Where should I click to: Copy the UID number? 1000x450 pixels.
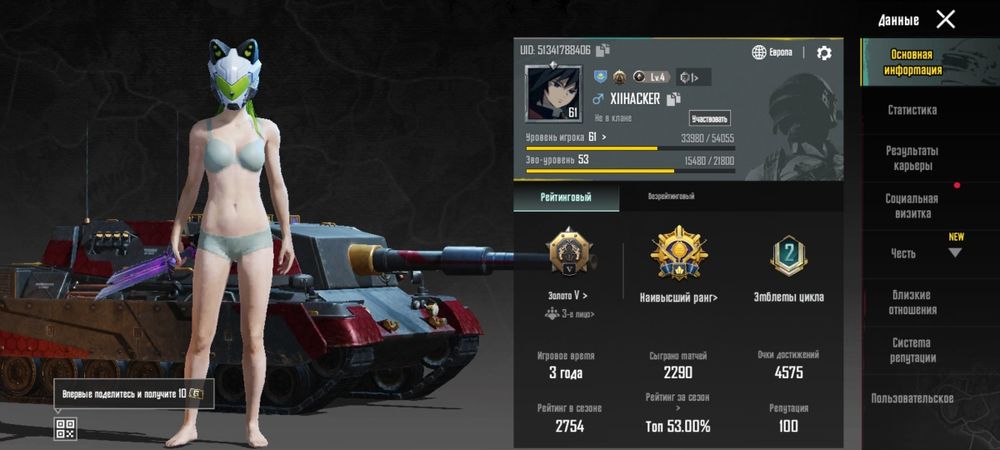(x=603, y=50)
